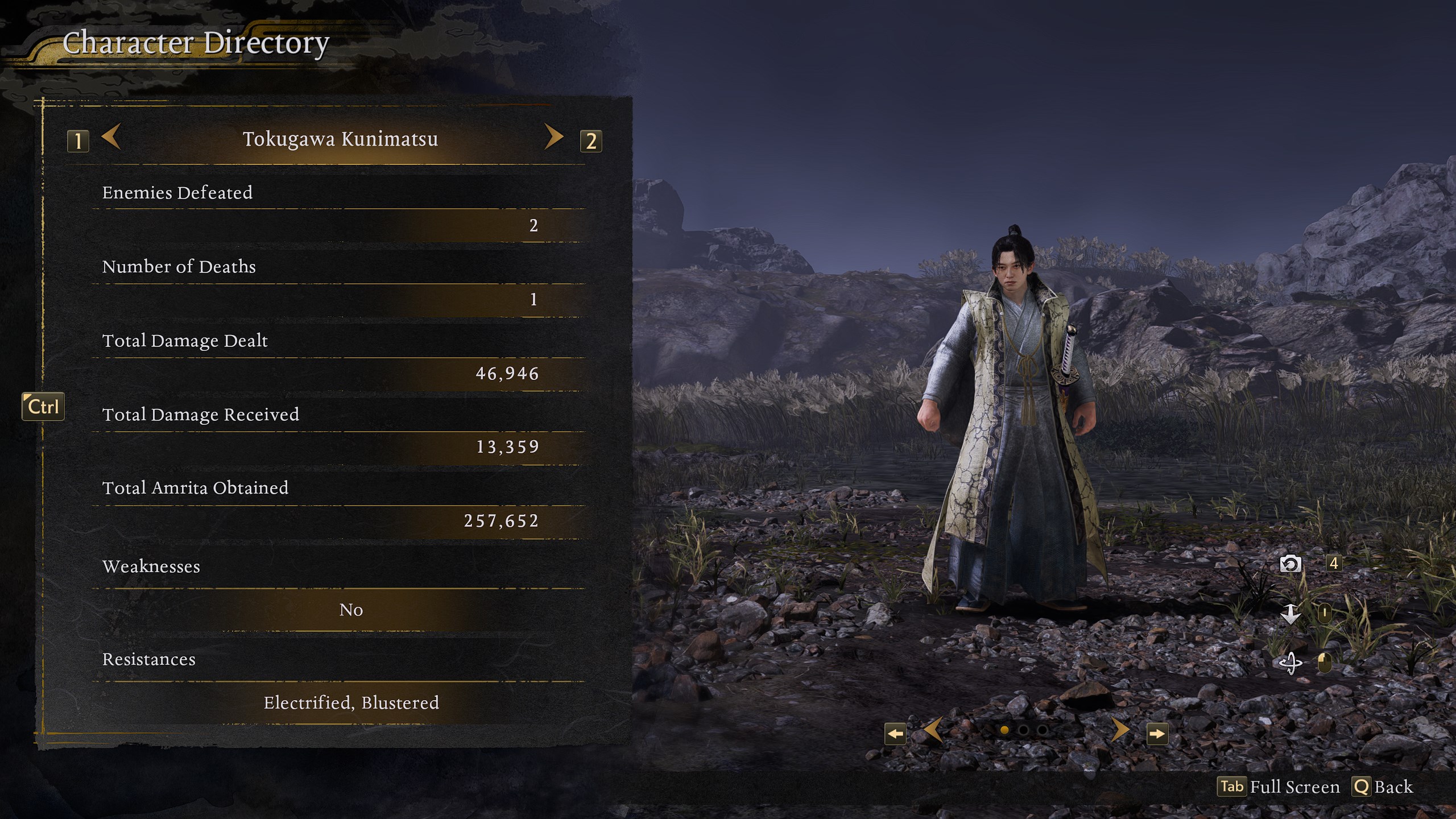Click the gold right chevron beside page dots
This screenshot has width=1456, height=819.
pyautogui.click(x=1120, y=730)
